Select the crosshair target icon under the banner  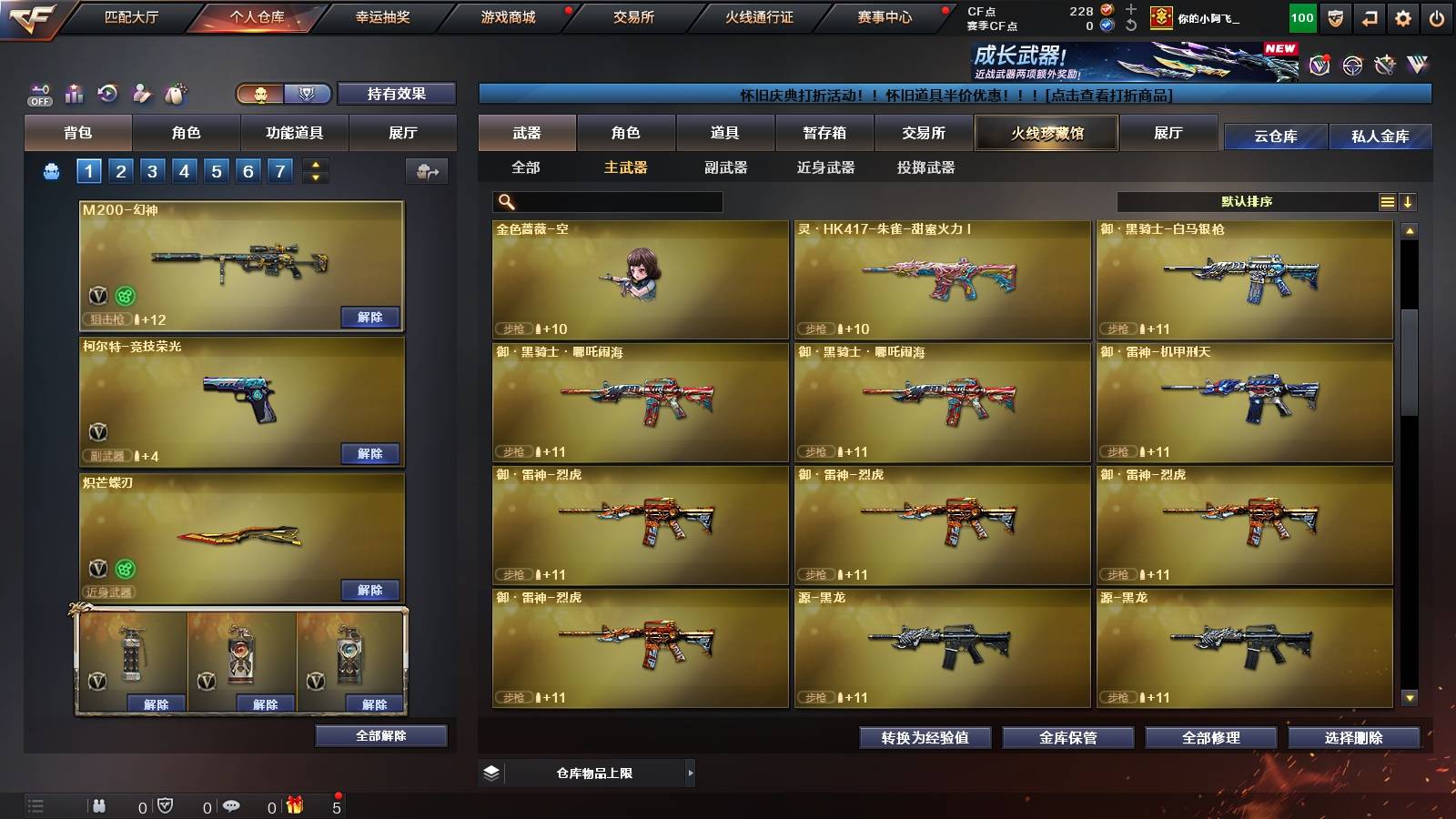point(1355,66)
